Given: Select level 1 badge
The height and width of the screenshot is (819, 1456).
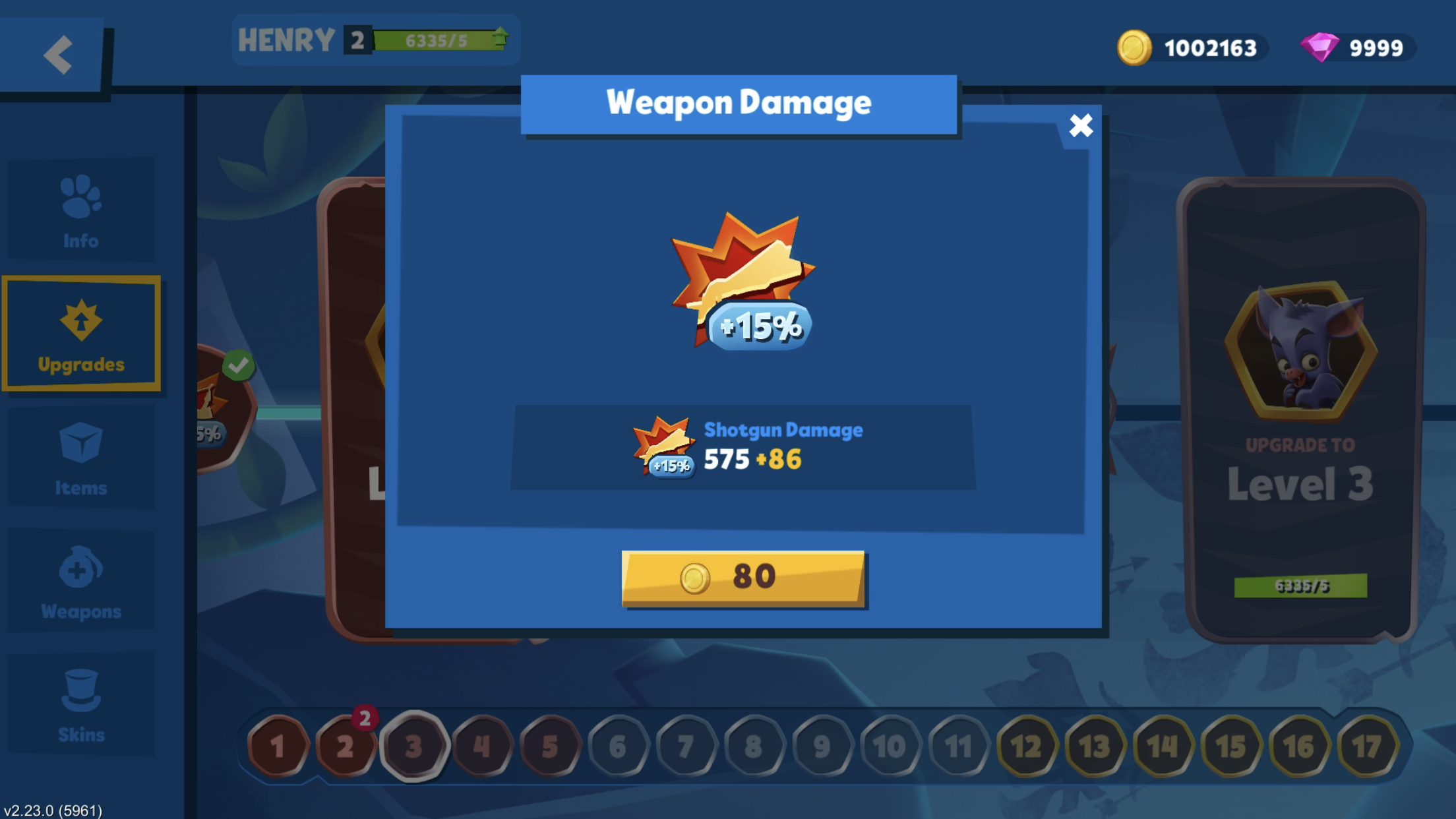Looking at the screenshot, I should pos(278,747).
